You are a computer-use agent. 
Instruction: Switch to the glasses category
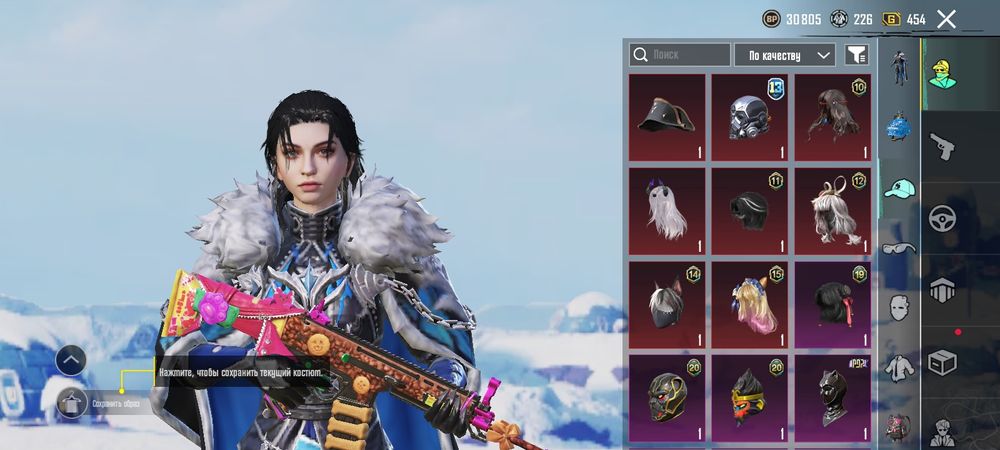coord(900,248)
